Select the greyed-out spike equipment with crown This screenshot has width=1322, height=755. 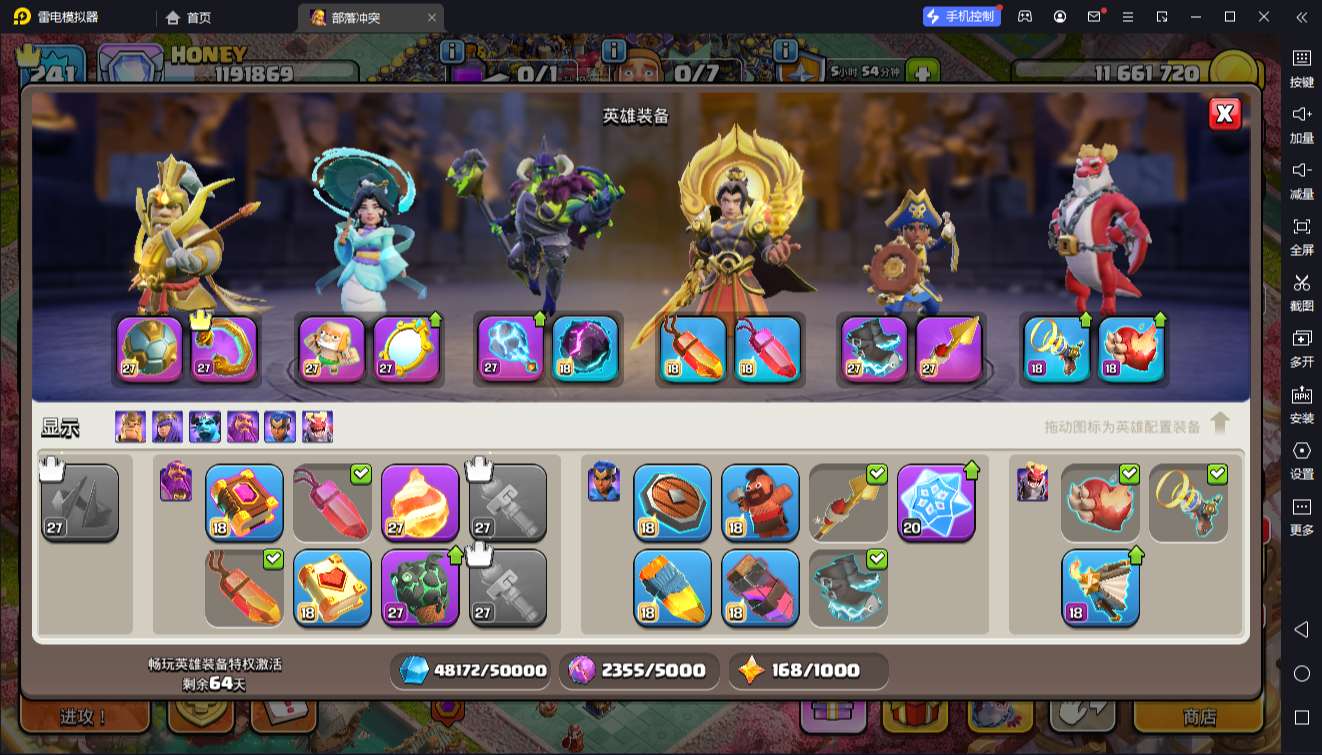(80, 502)
